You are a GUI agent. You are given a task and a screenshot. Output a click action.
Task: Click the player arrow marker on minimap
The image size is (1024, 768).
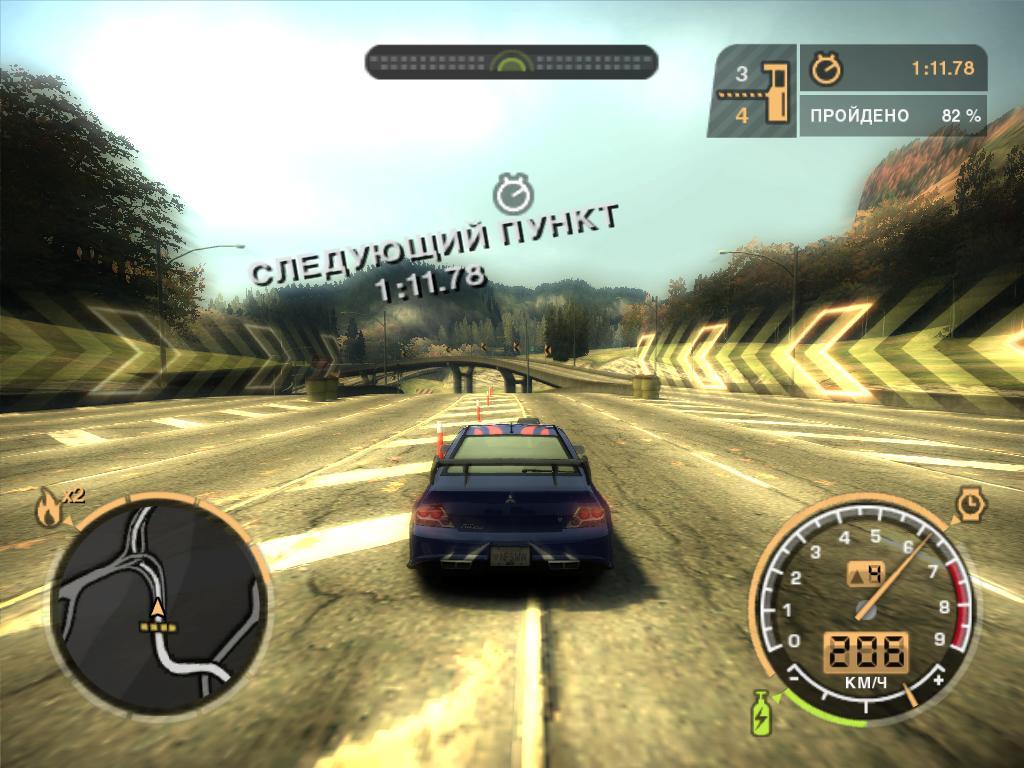point(157,607)
